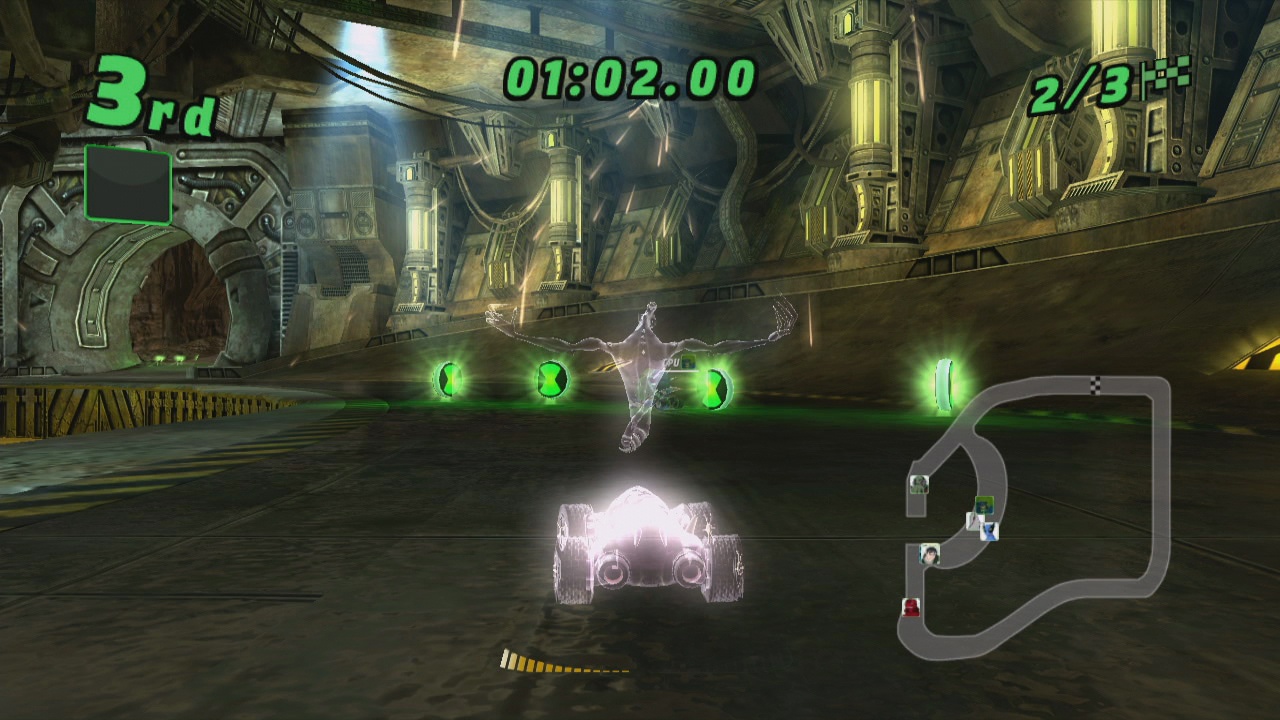Click the green-framed portrait on the minimap inner curve
The width and height of the screenshot is (1280, 720).
(985, 504)
